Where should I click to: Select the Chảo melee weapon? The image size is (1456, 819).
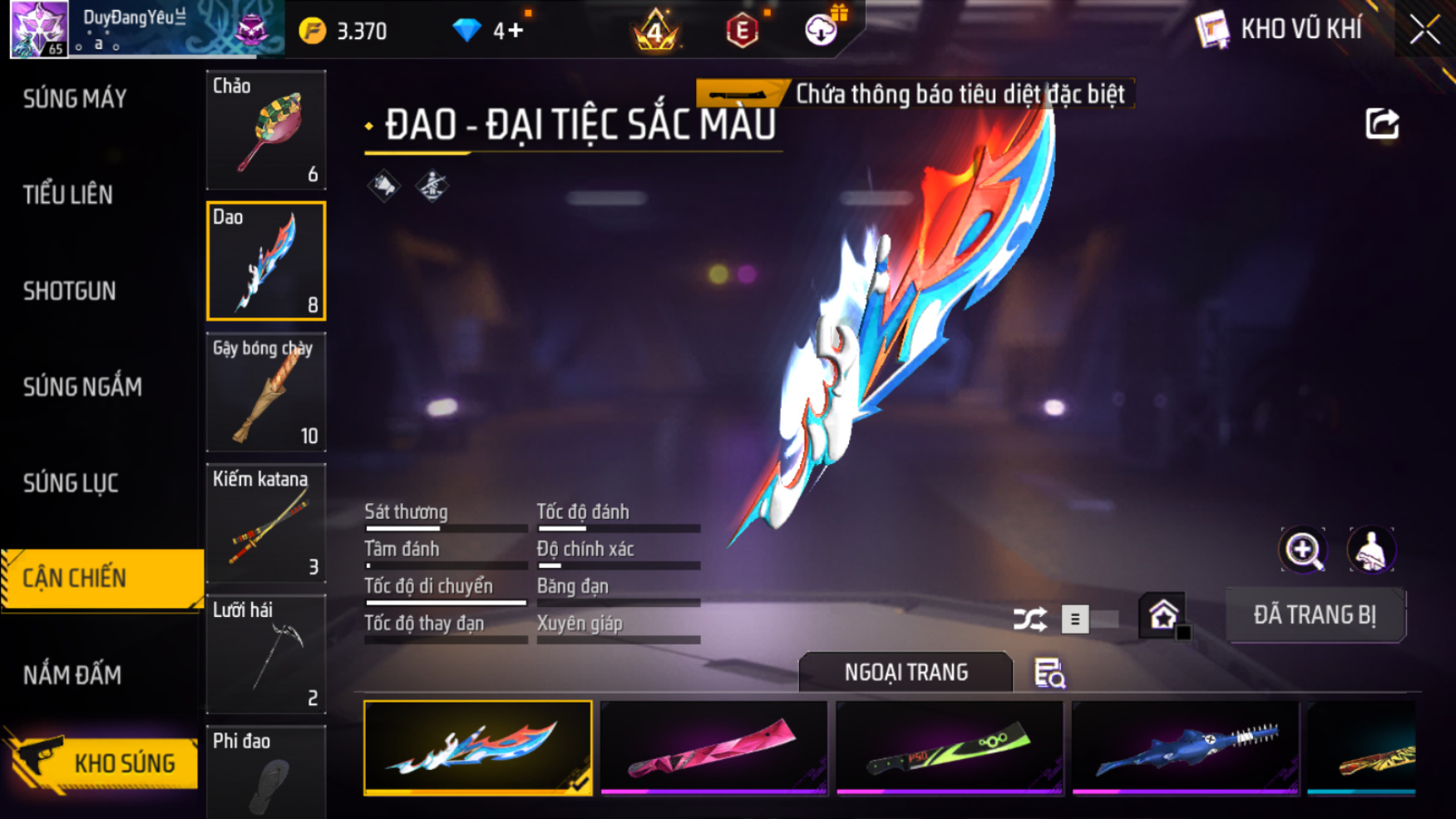coord(266,131)
